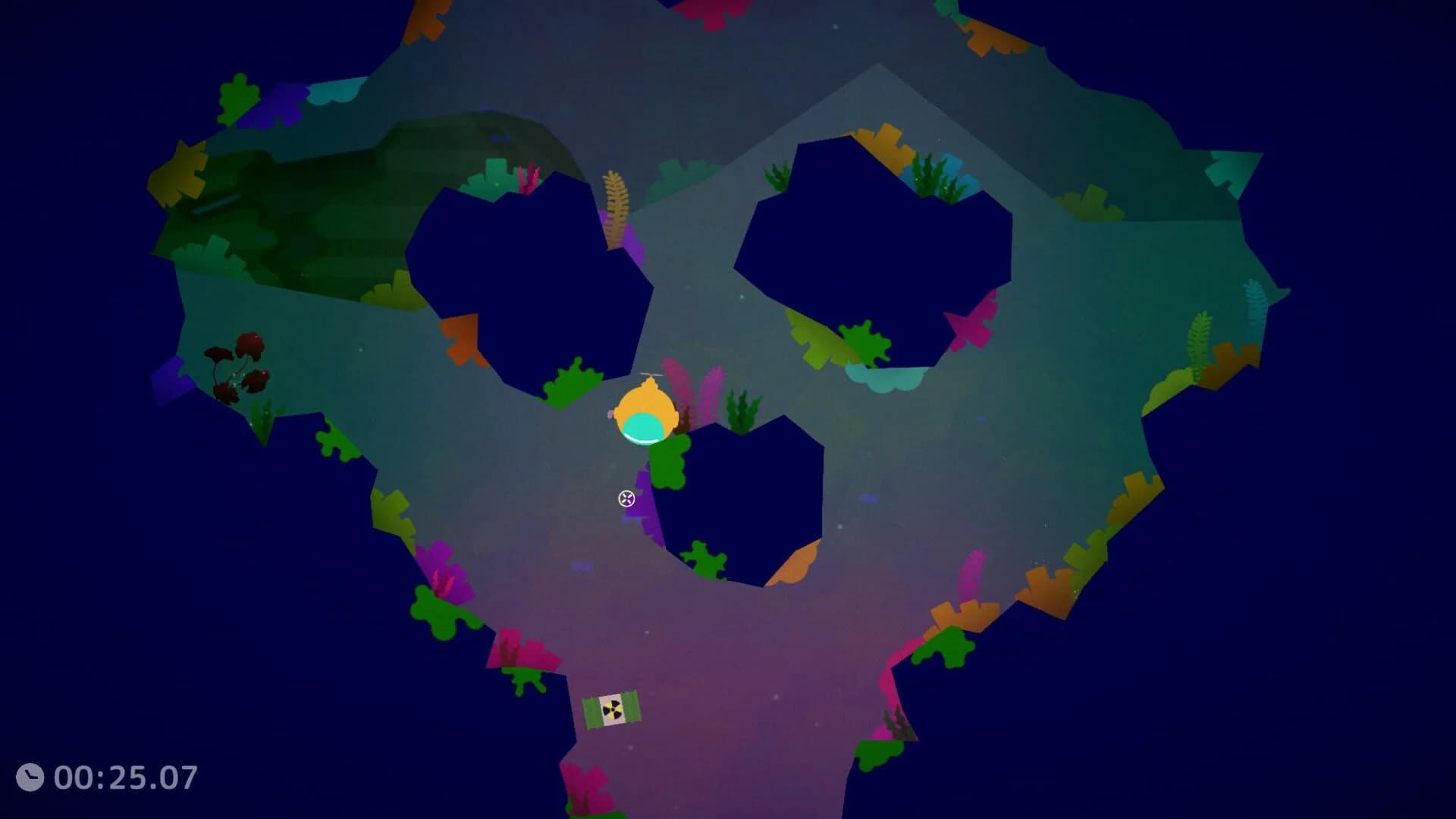The height and width of the screenshot is (819, 1456).
Task: Click the propeller on top of the submarine
Action: pyautogui.click(x=651, y=375)
